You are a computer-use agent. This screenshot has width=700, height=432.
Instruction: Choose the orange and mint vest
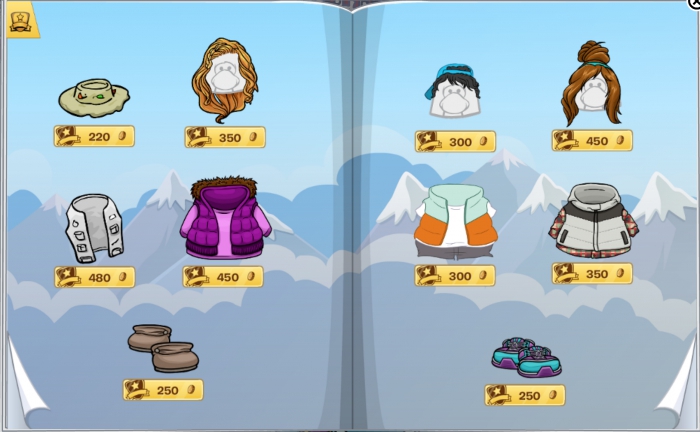pos(455,222)
